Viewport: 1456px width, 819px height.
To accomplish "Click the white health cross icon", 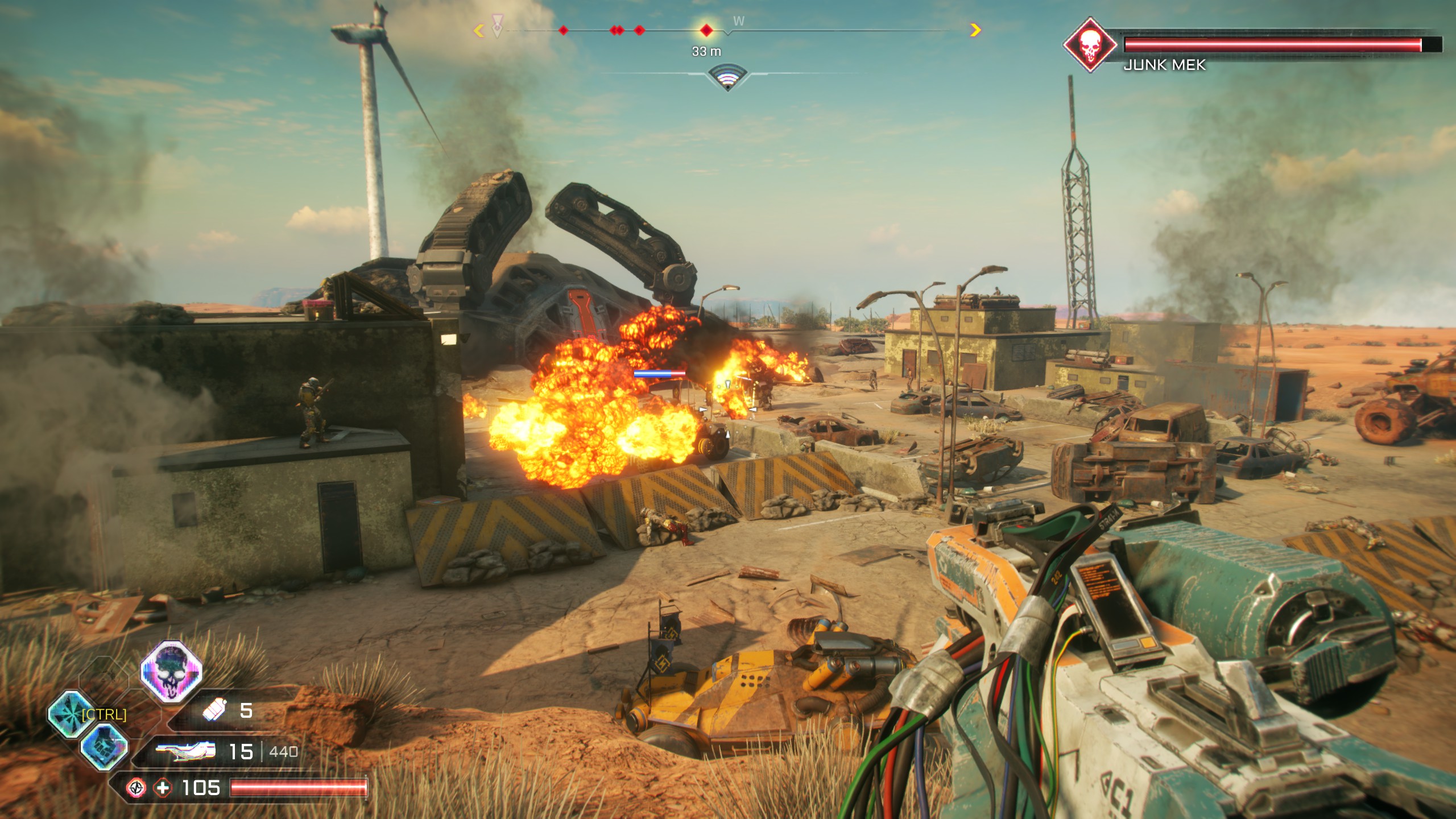I will pos(163,788).
